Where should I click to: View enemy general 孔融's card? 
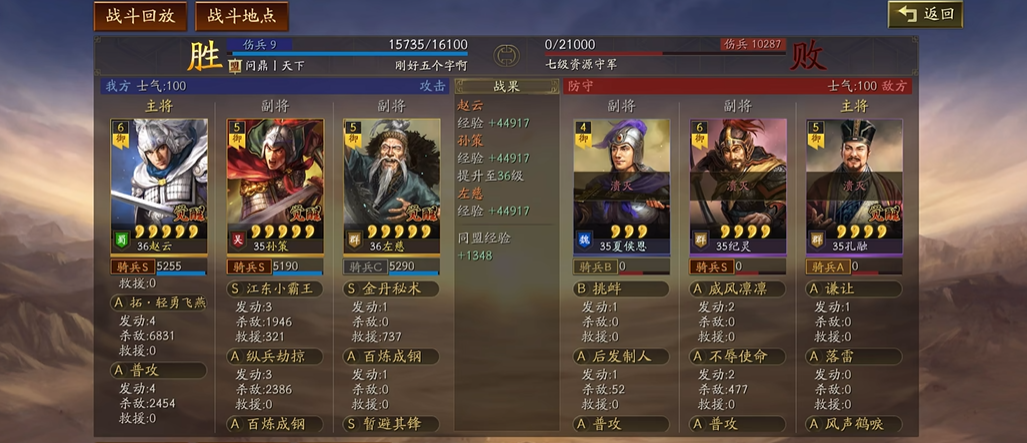tap(854, 185)
